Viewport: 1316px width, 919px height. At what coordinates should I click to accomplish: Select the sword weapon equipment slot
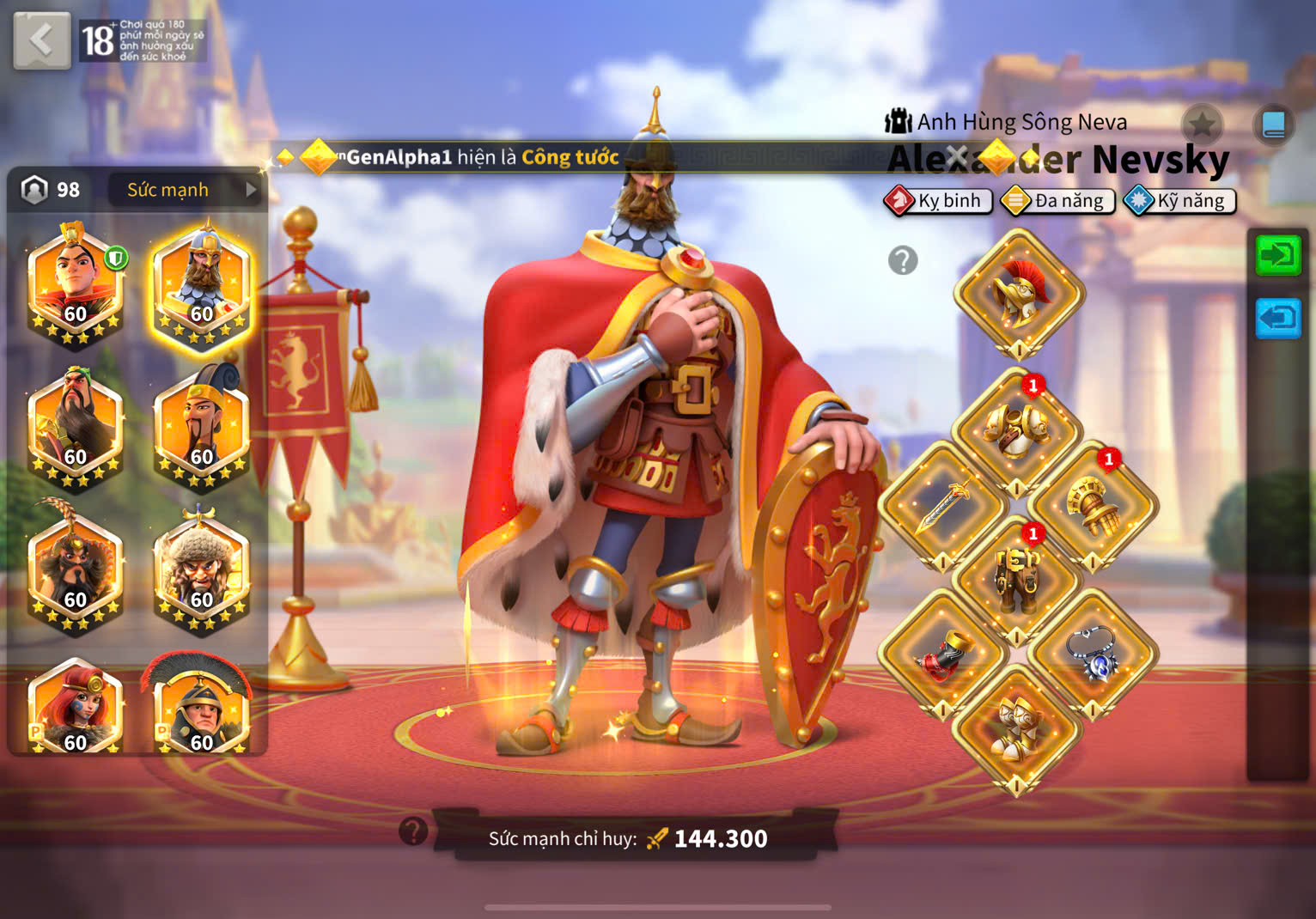tap(942, 504)
